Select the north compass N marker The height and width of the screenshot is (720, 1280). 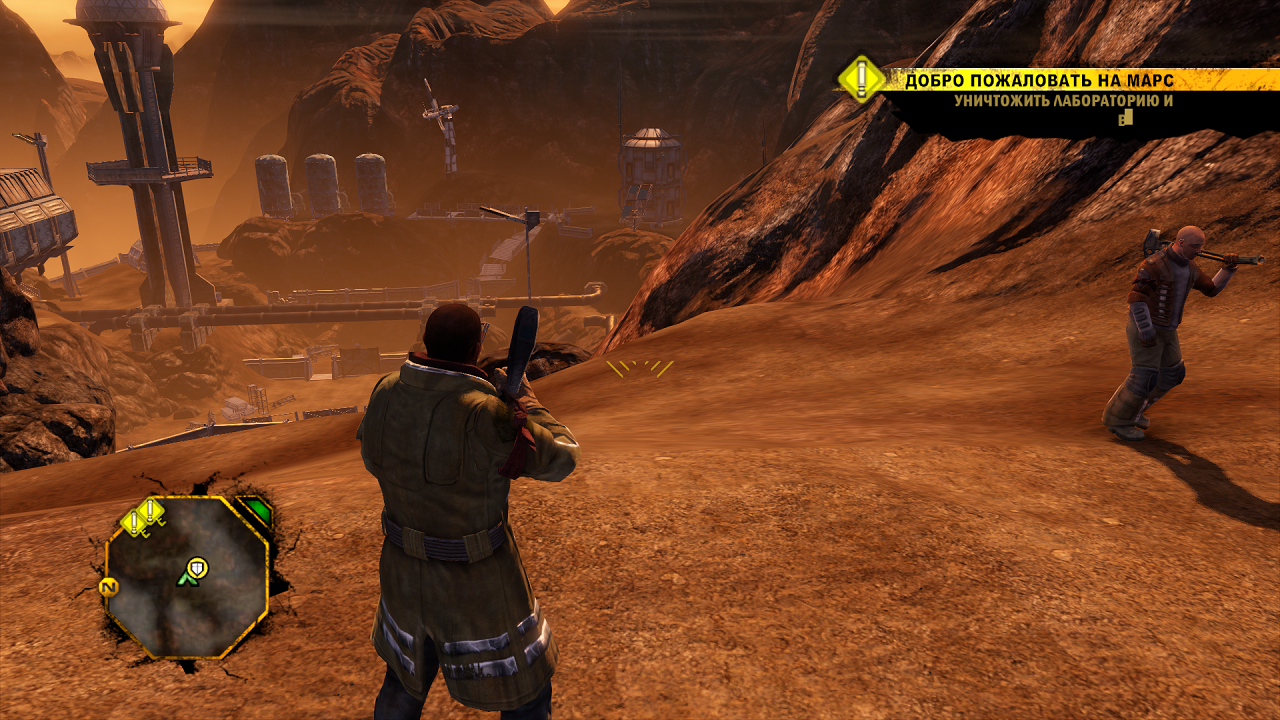click(x=109, y=586)
